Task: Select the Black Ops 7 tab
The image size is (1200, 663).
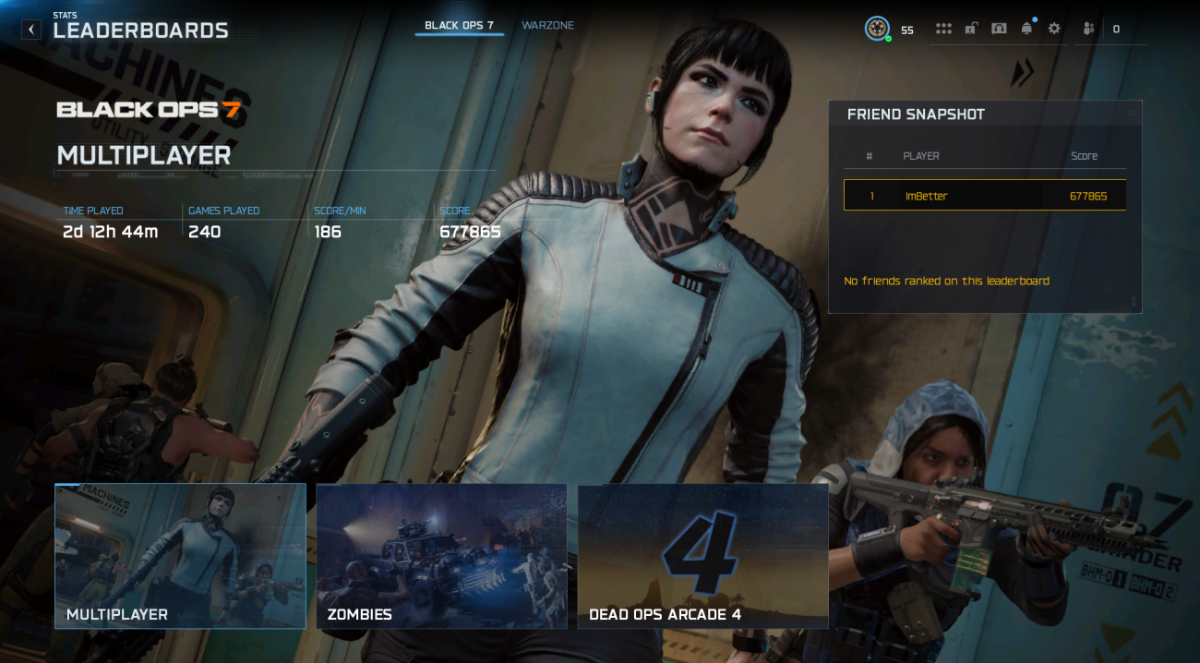Action: pos(459,25)
